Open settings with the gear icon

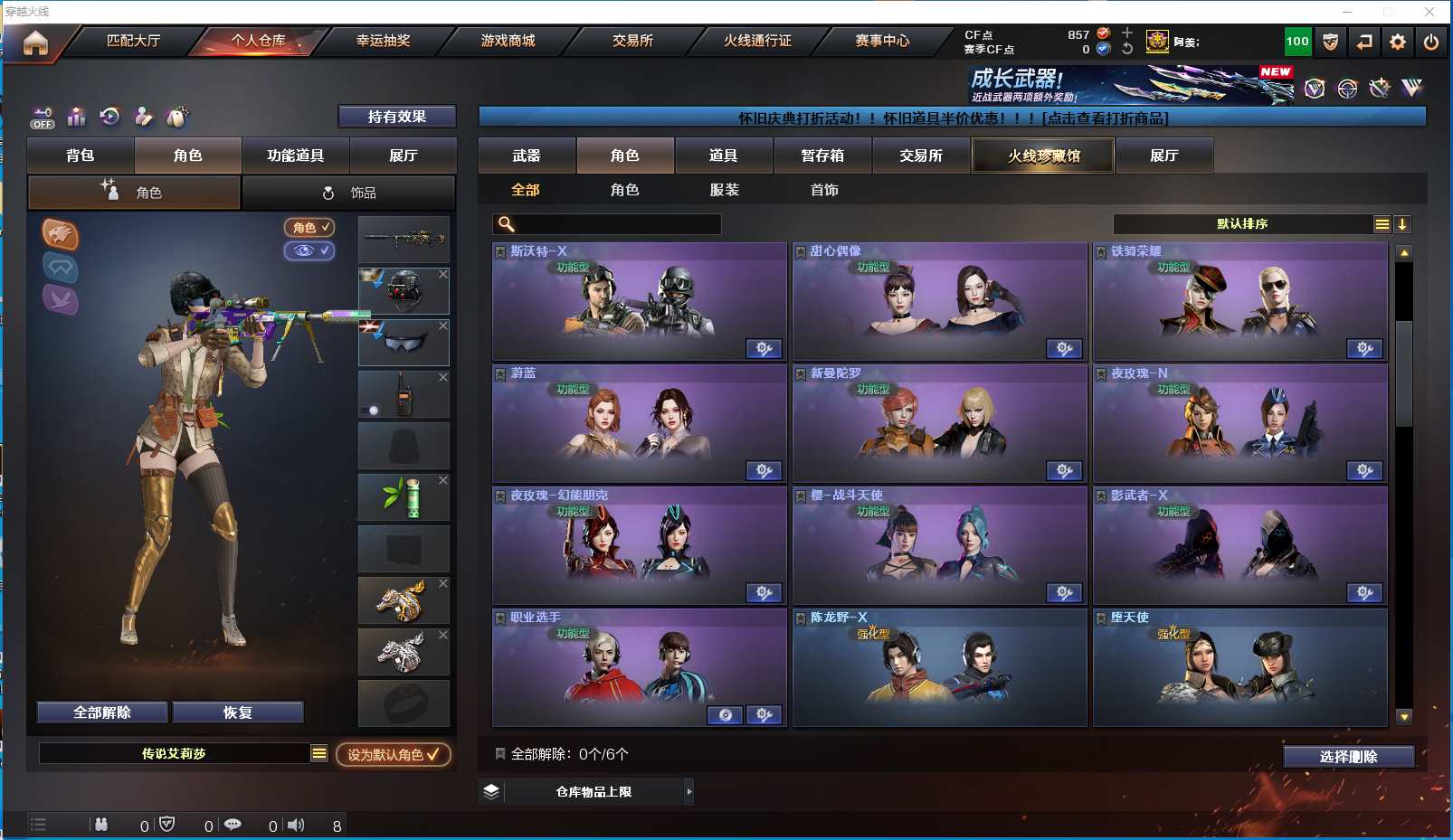click(1398, 42)
